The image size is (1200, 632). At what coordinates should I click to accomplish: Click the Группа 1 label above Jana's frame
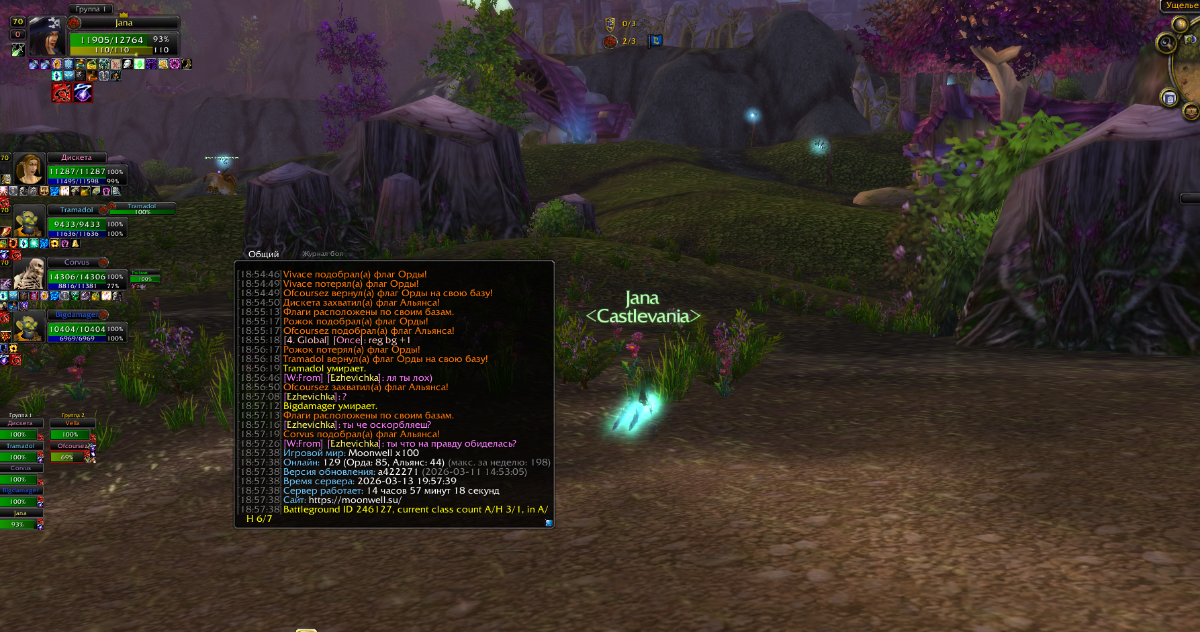point(91,8)
